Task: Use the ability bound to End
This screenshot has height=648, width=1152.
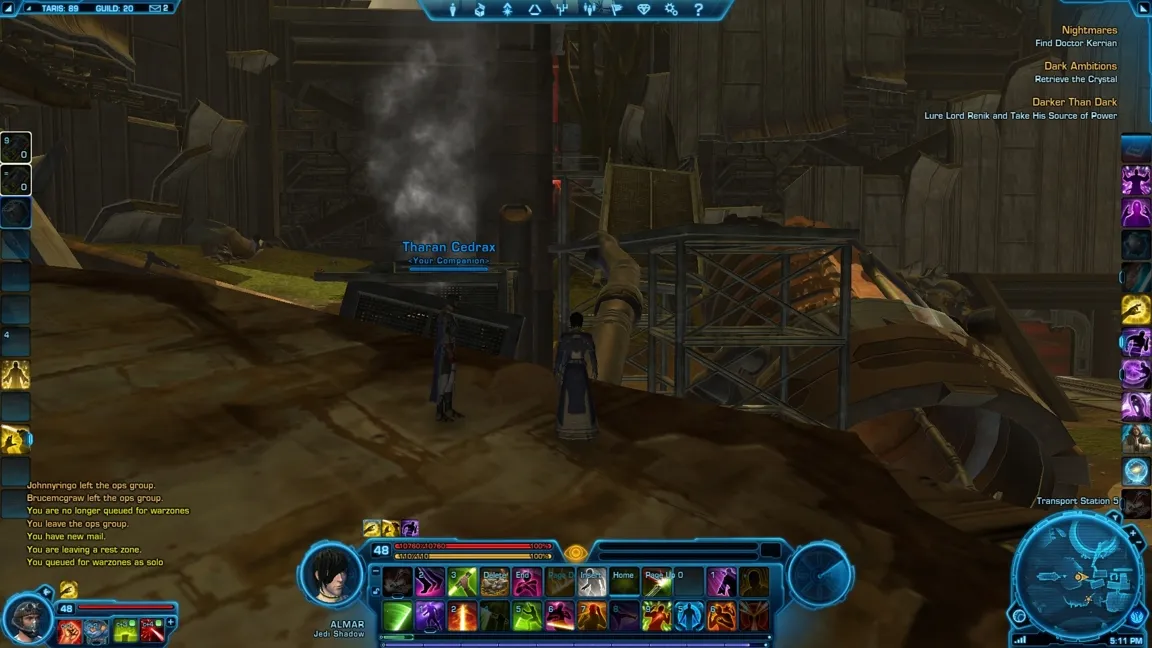Action: point(527,582)
